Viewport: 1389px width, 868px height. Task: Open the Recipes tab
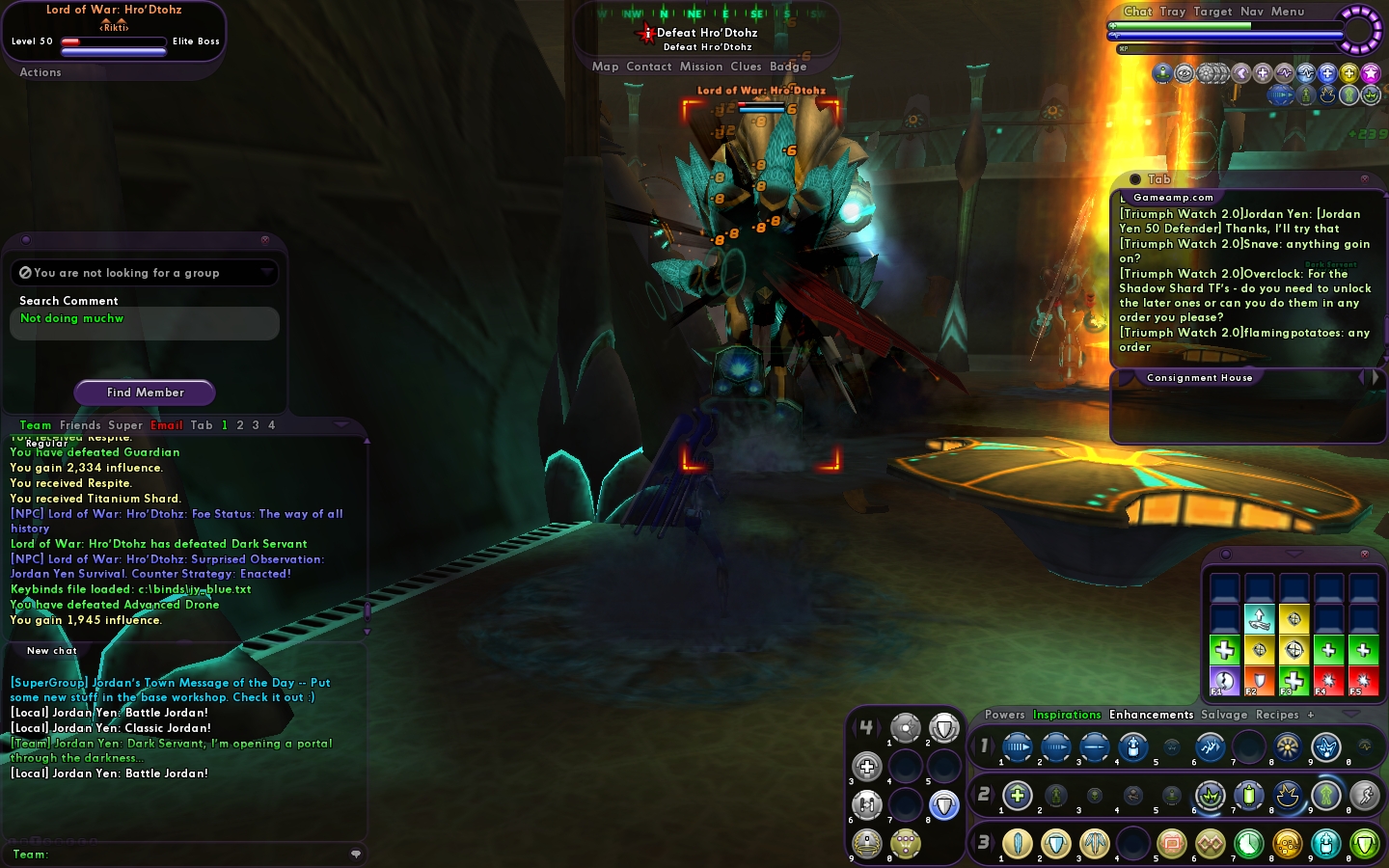tap(1277, 715)
